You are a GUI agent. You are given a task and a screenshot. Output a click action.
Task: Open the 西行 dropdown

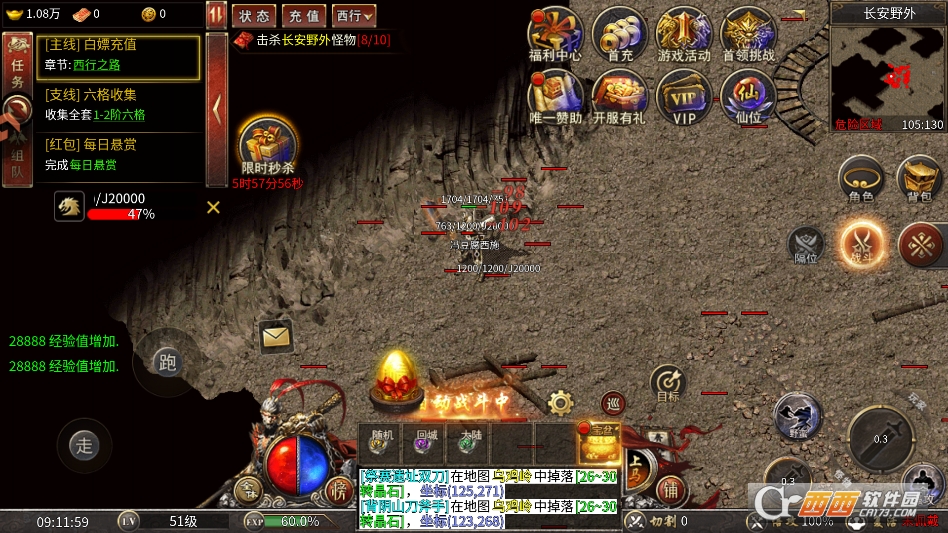[x=354, y=16]
